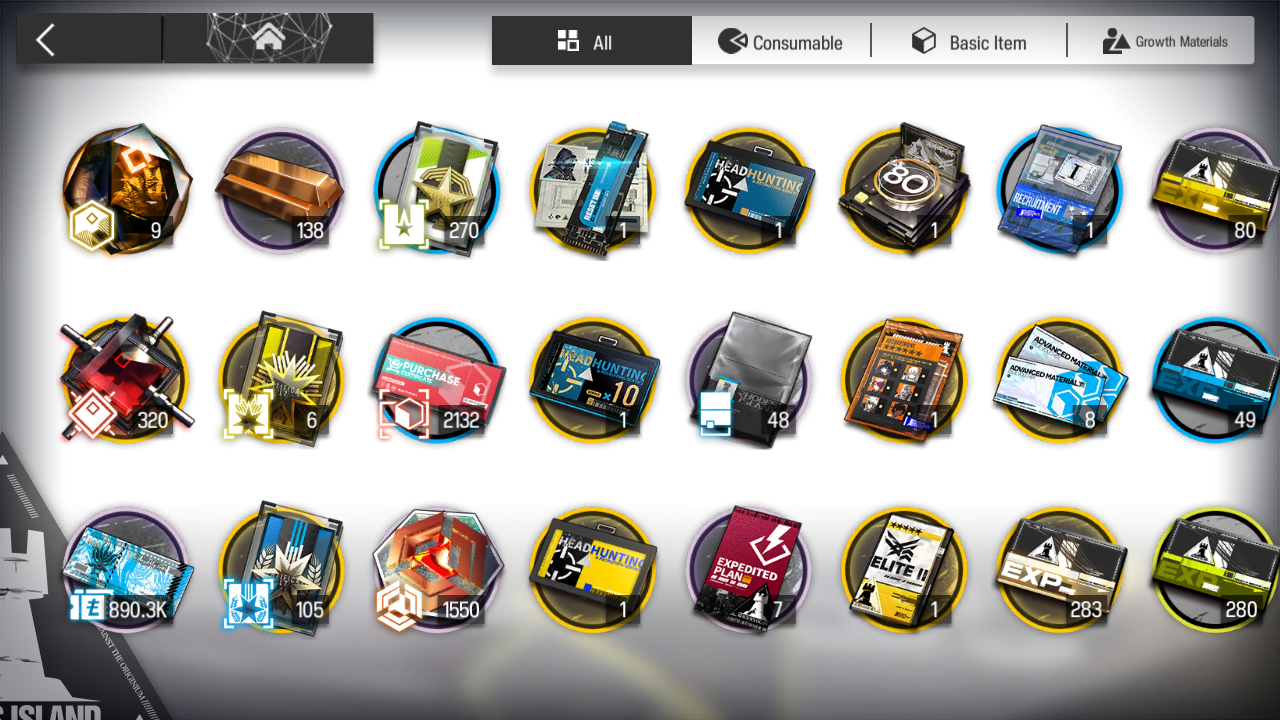Select the EXP card with 283
1280x720 pixels.
(1060, 568)
